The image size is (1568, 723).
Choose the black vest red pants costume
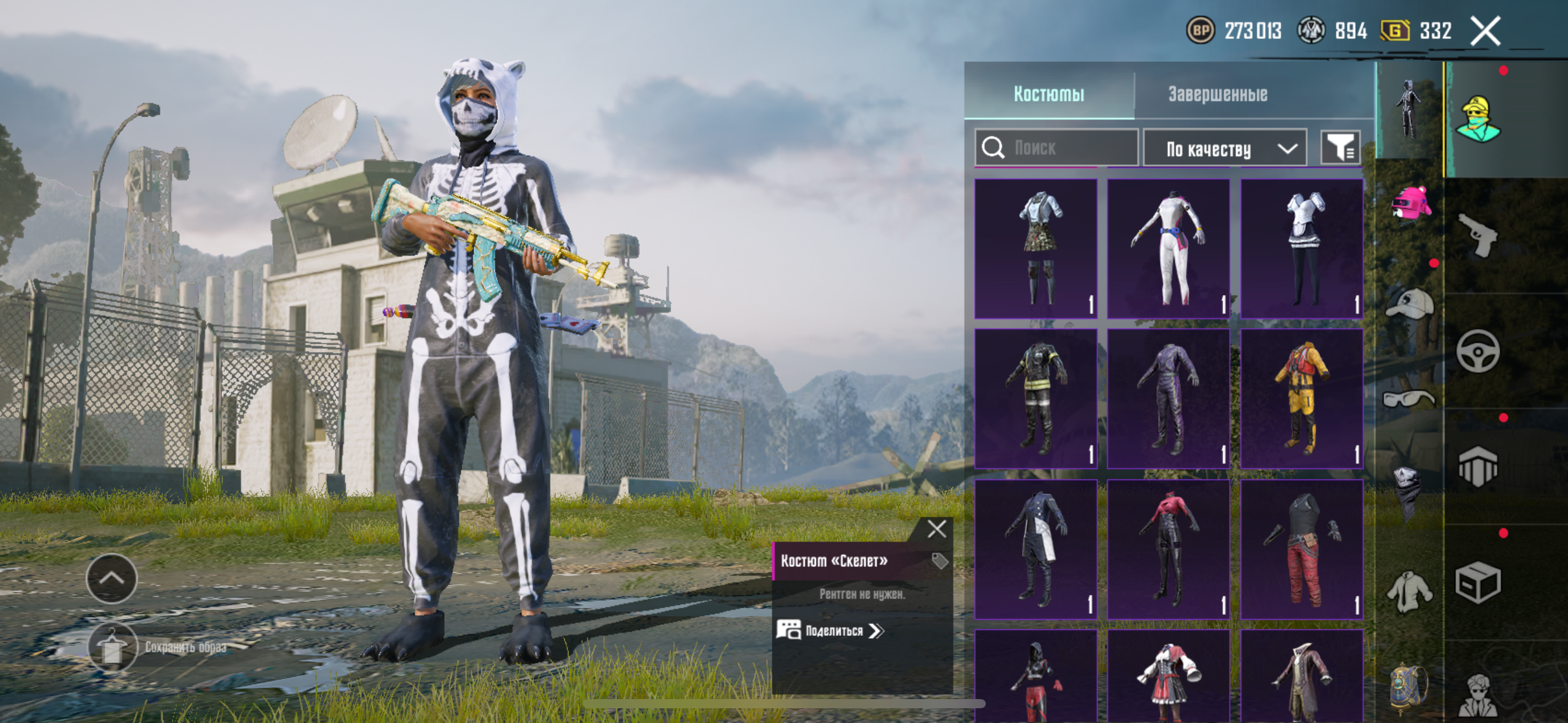(x=1301, y=549)
